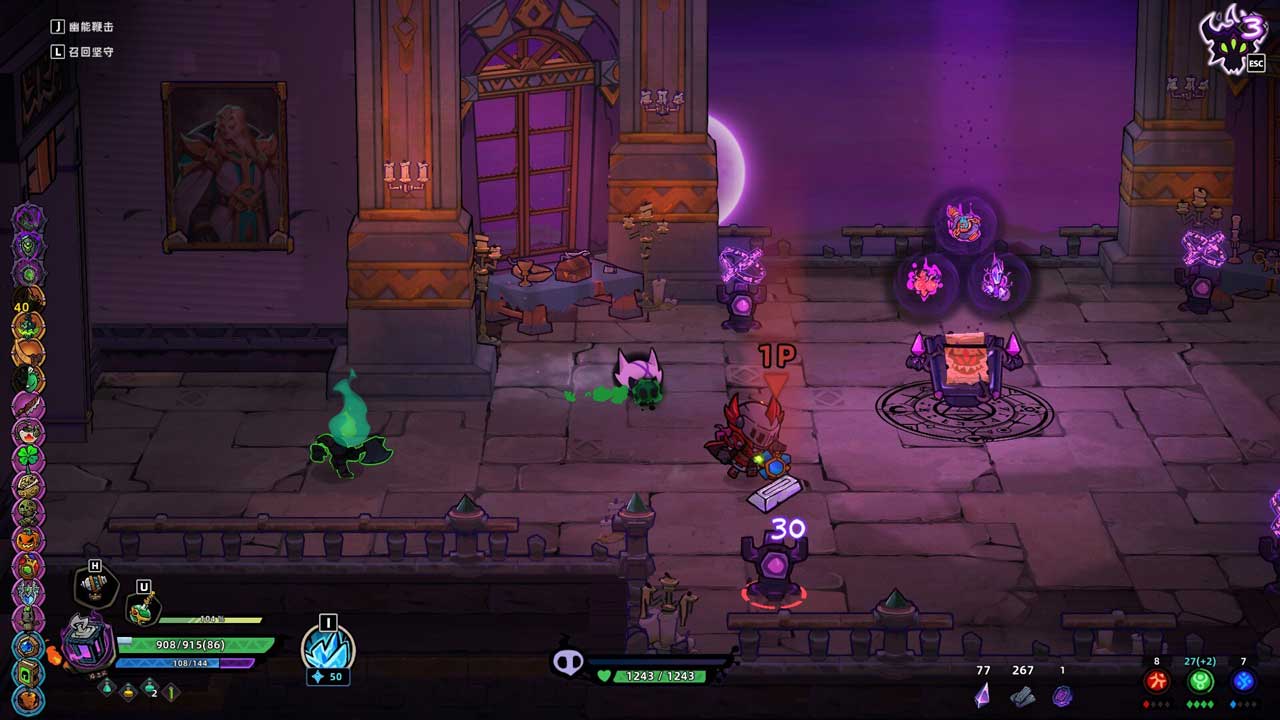The width and height of the screenshot is (1280, 720).
Task: Select the four-leaf clover relic icon
Action: (x=28, y=459)
